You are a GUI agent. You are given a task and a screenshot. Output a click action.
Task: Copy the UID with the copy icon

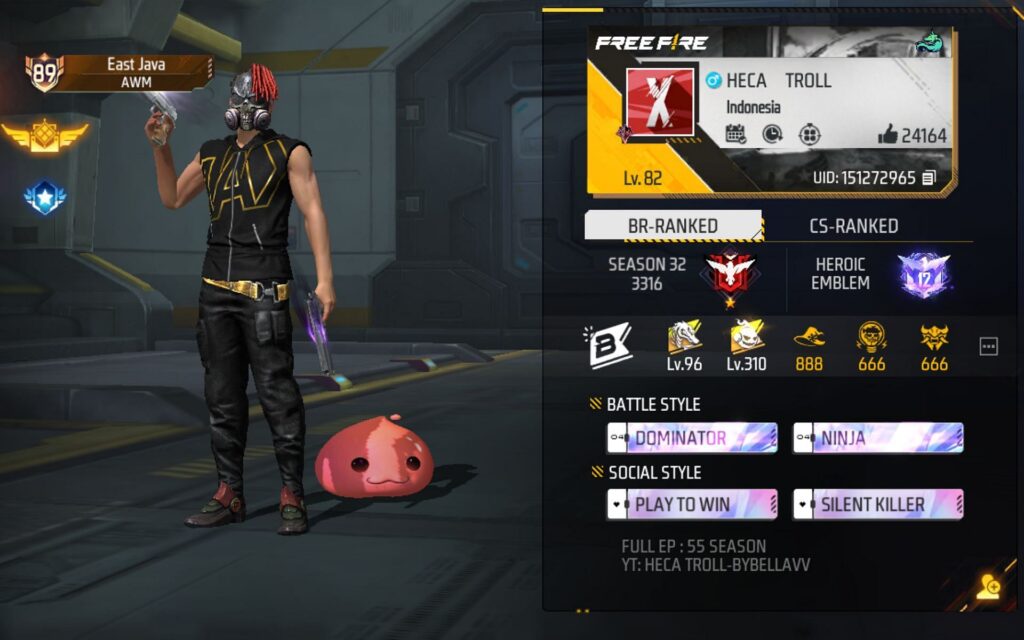point(930,178)
